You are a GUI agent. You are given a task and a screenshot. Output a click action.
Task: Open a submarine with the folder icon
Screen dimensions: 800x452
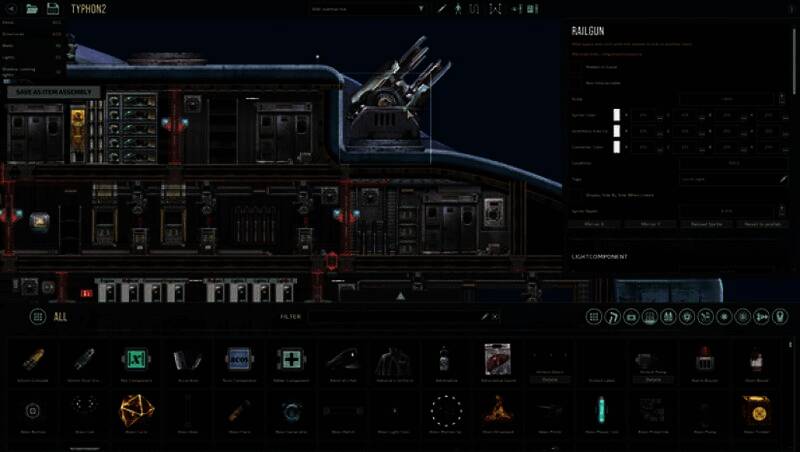(x=31, y=8)
